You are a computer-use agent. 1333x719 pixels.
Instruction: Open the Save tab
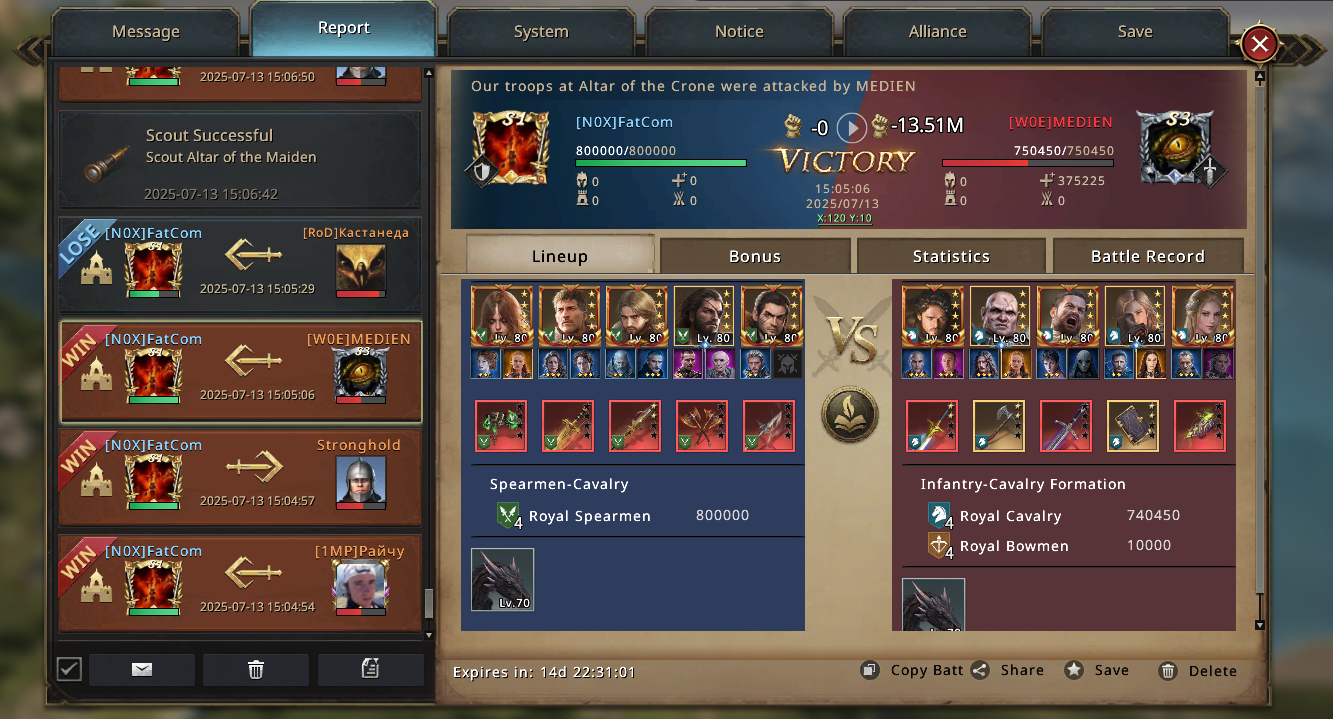1135,32
